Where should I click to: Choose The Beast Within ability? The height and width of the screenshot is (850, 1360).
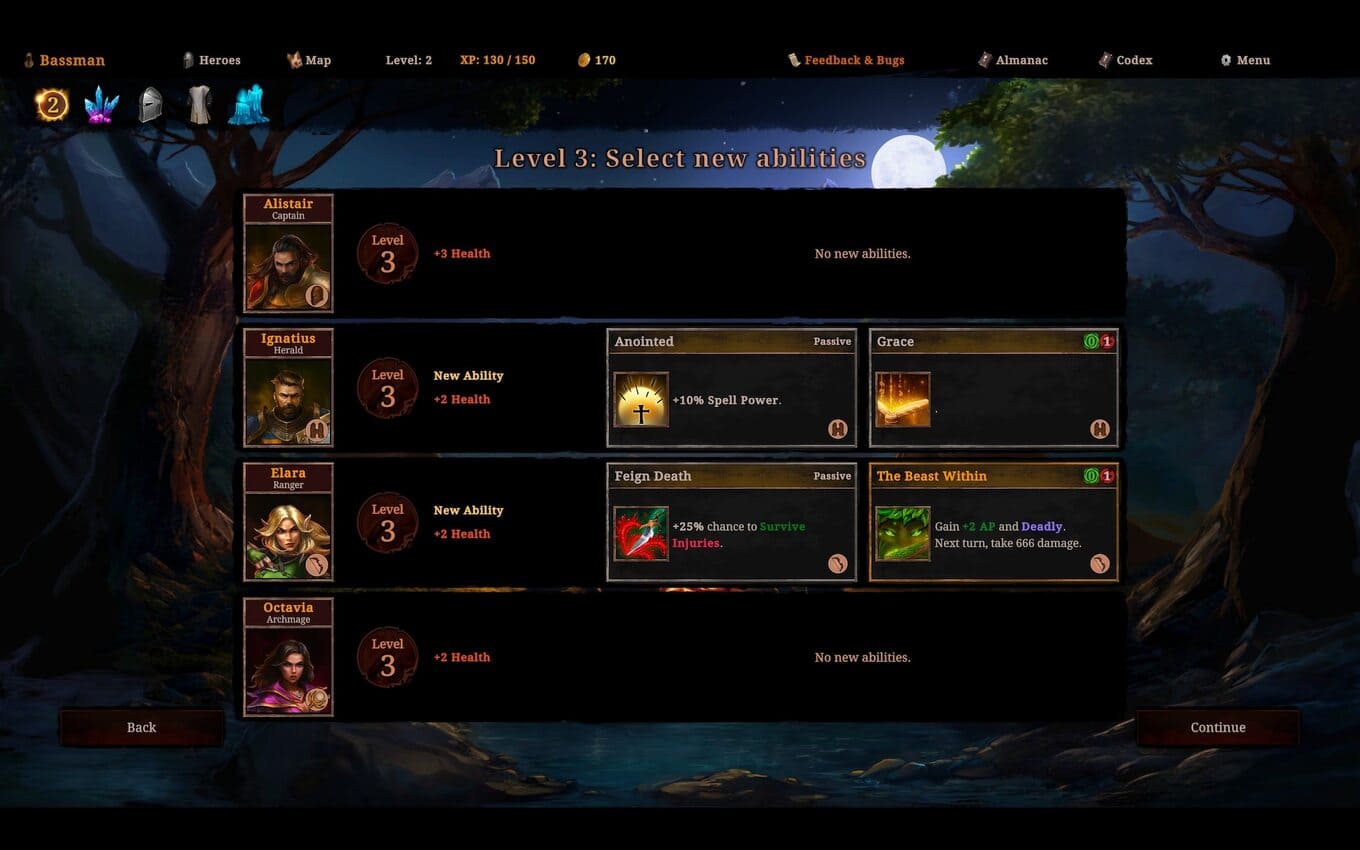coord(993,522)
